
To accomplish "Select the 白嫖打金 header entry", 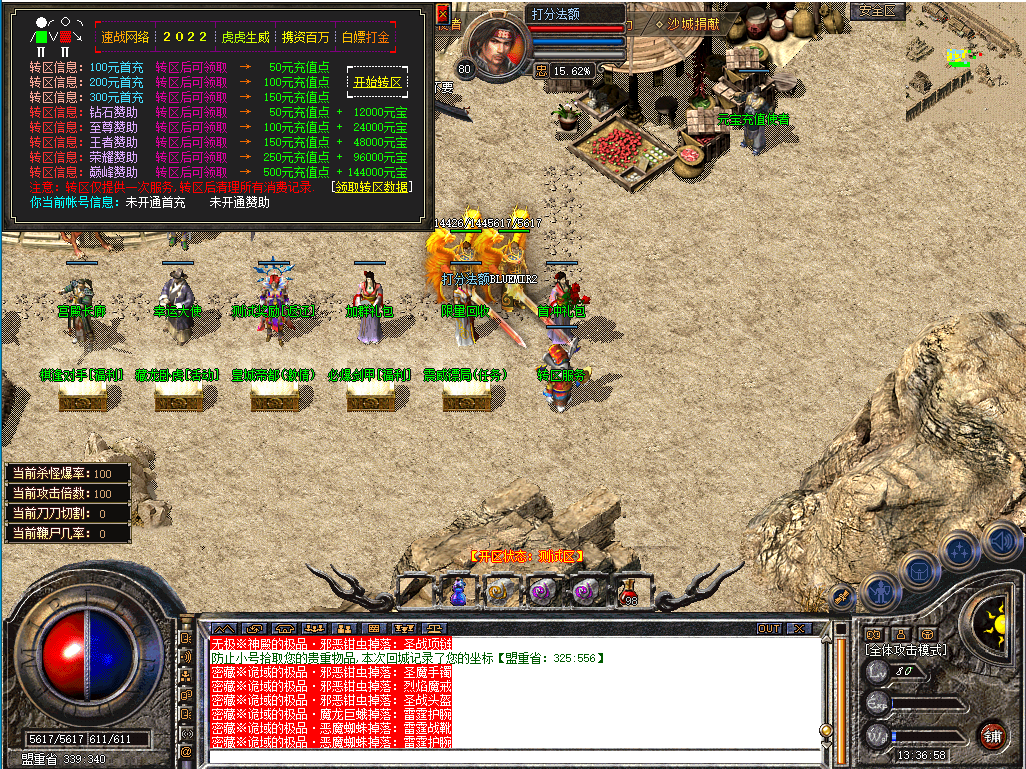I will tap(365, 37).
